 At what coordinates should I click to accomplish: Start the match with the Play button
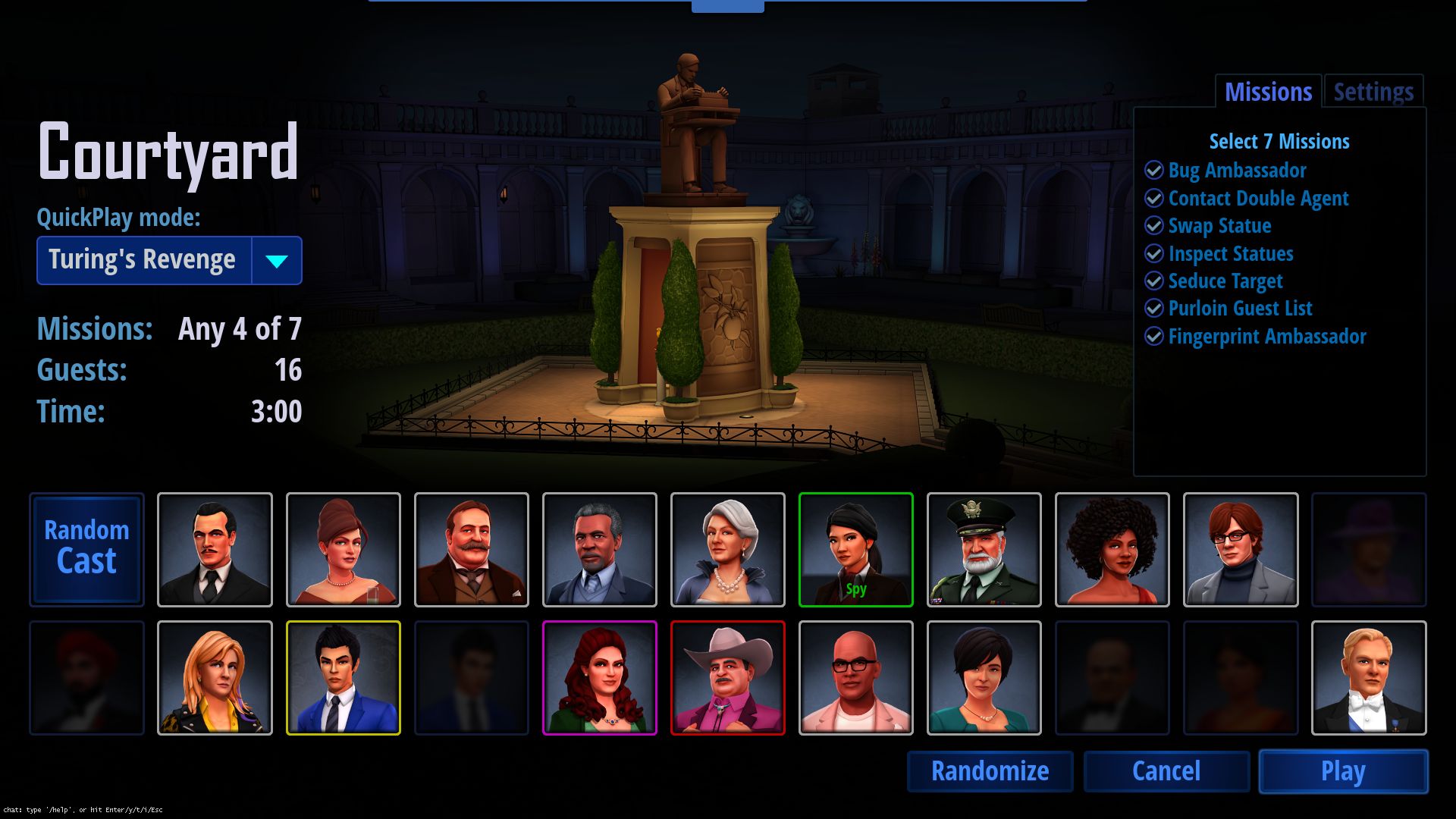1343,771
